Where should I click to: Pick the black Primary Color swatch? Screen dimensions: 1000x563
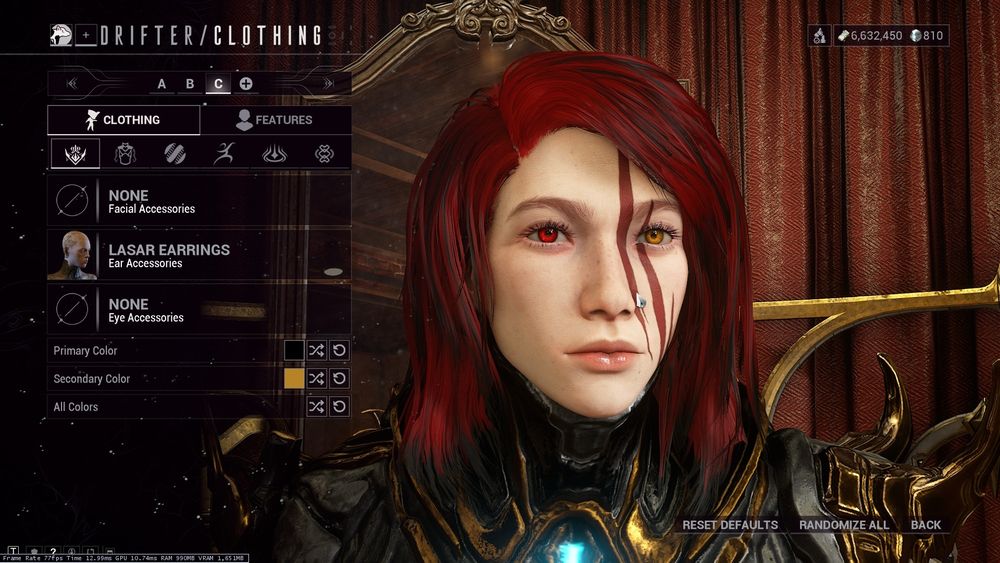(294, 351)
